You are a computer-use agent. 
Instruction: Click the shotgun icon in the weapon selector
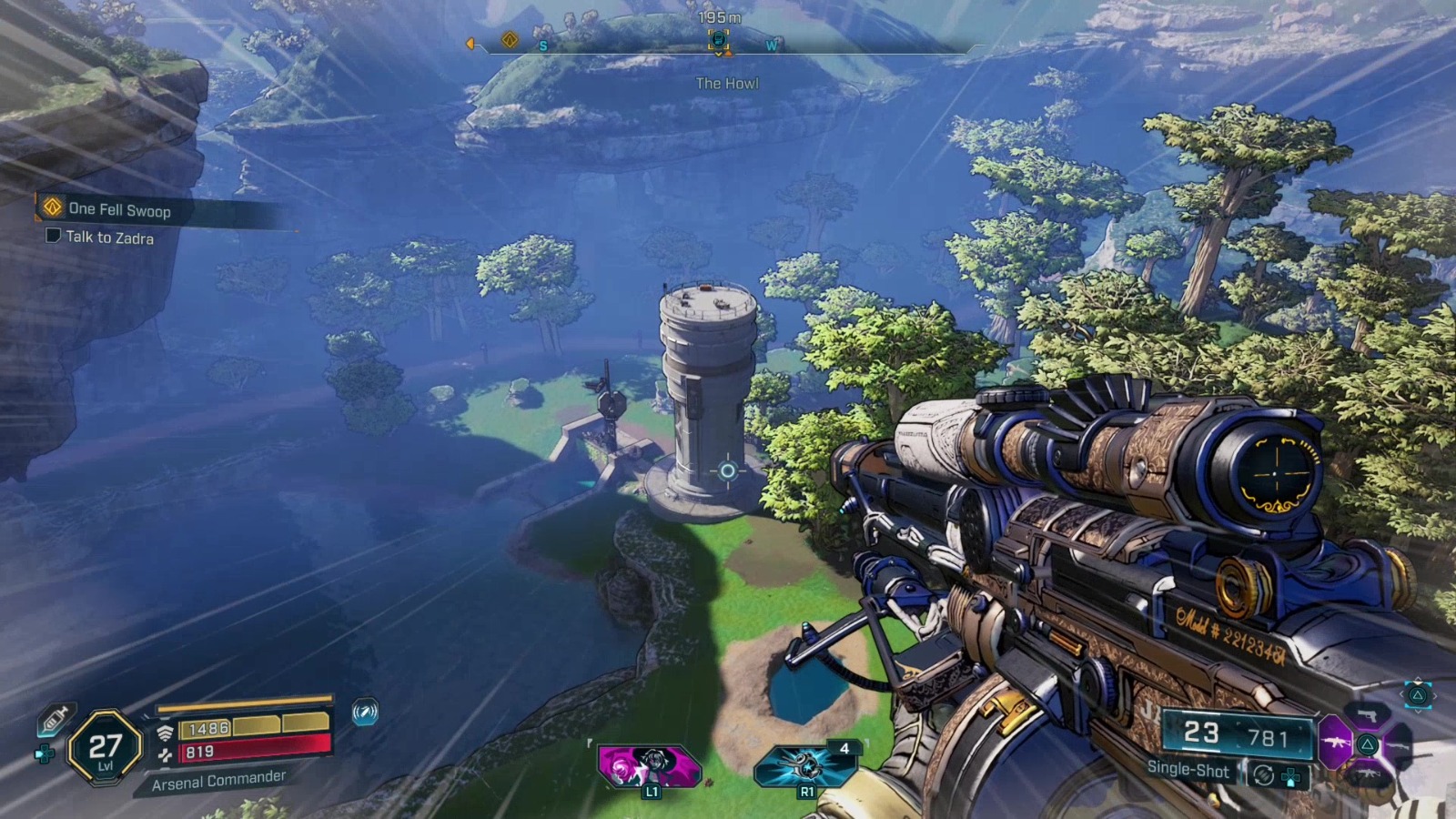tap(1399, 745)
